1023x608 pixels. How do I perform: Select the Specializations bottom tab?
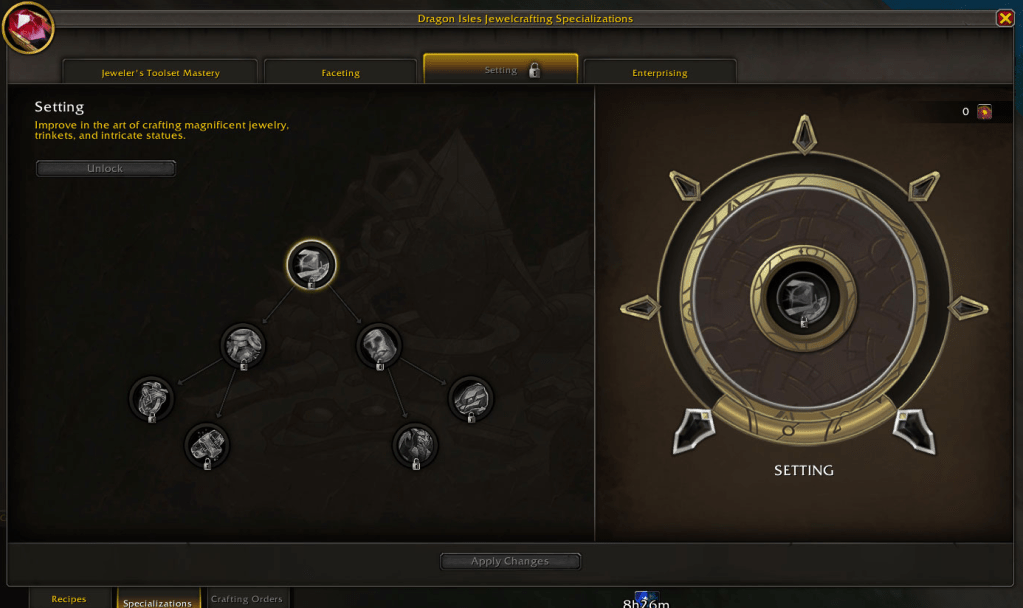pos(157,602)
